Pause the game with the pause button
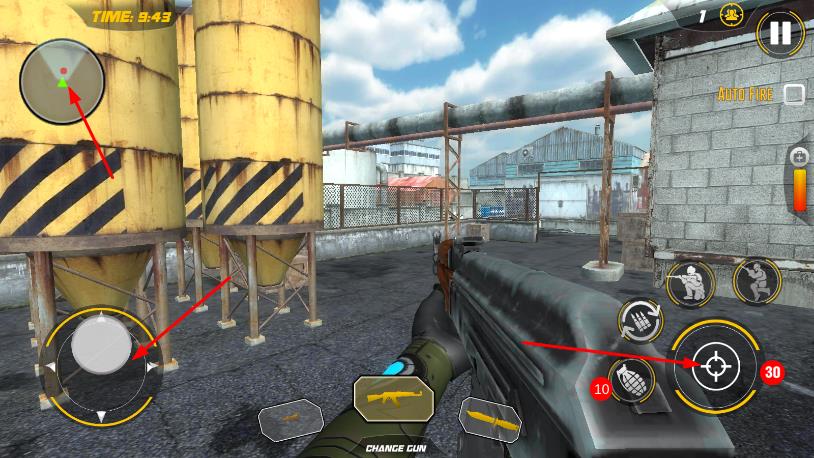Viewport: 814px width, 458px height. [x=778, y=33]
